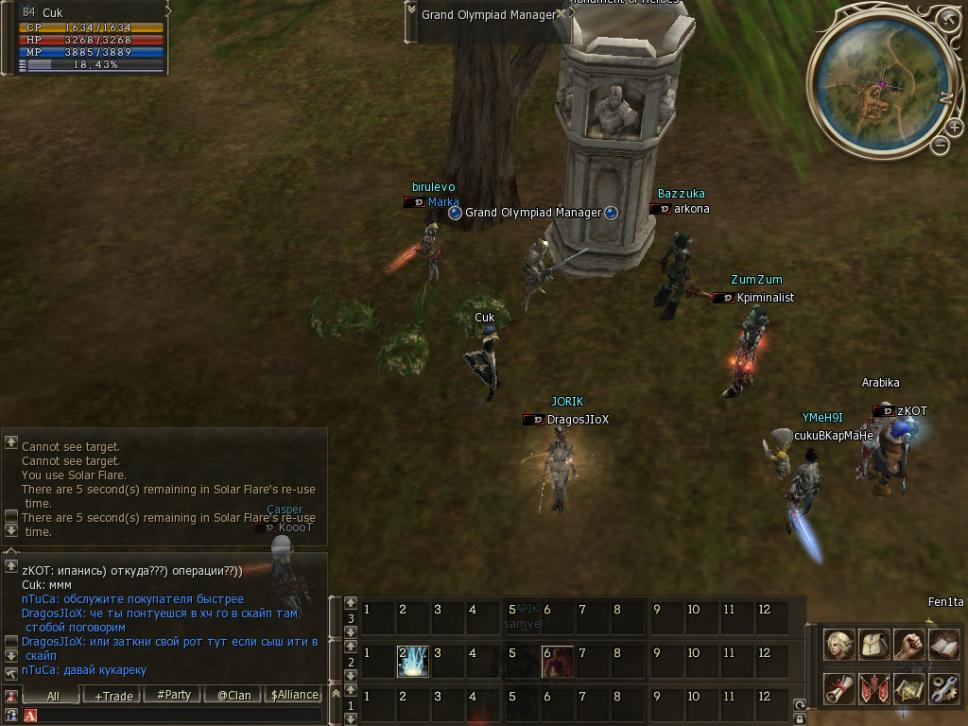Open the inventory backpack icon
The width and height of the screenshot is (968, 726).
click(x=874, y=645)
